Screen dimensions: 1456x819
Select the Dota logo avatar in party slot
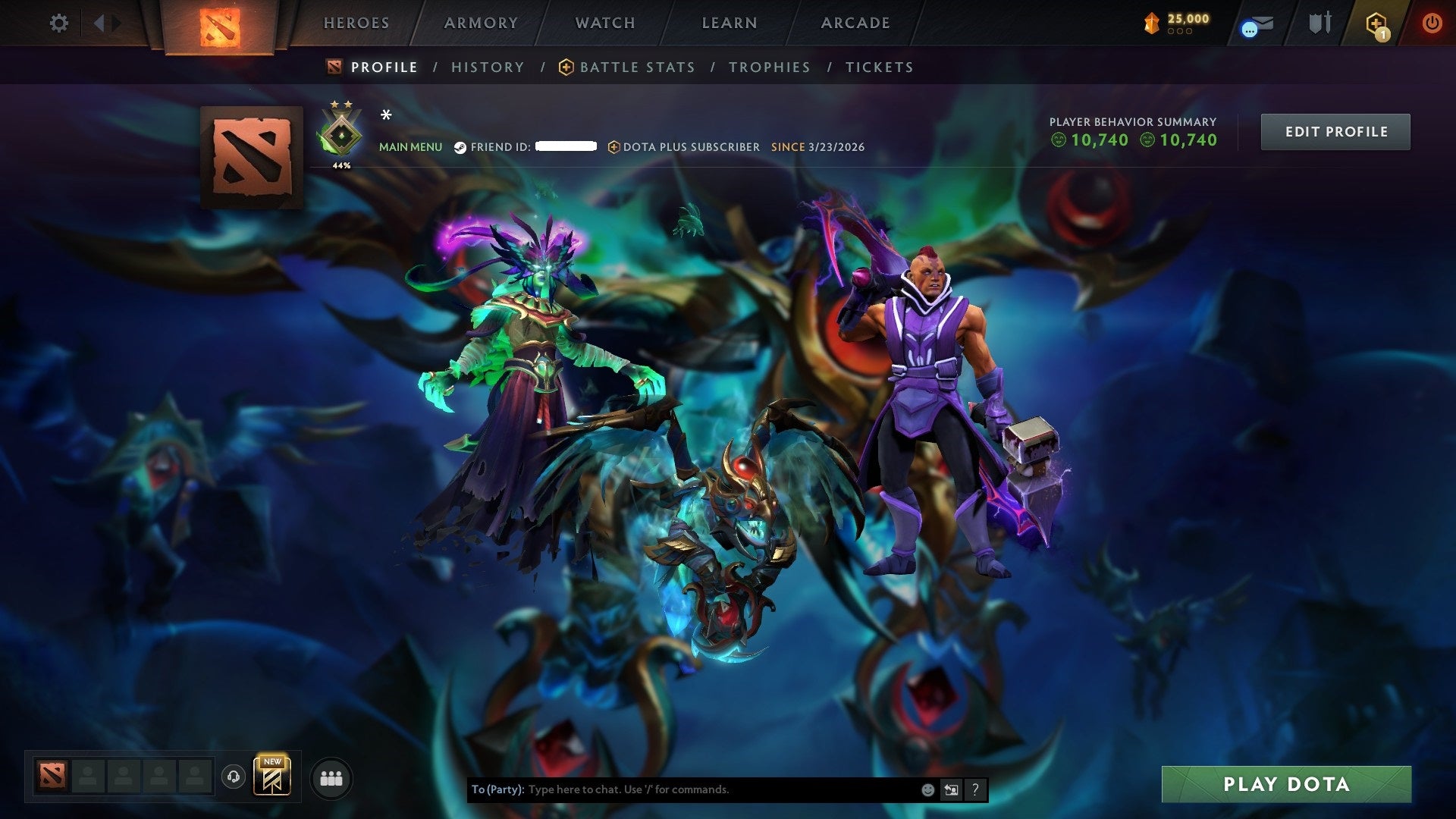tap(51, 777)
